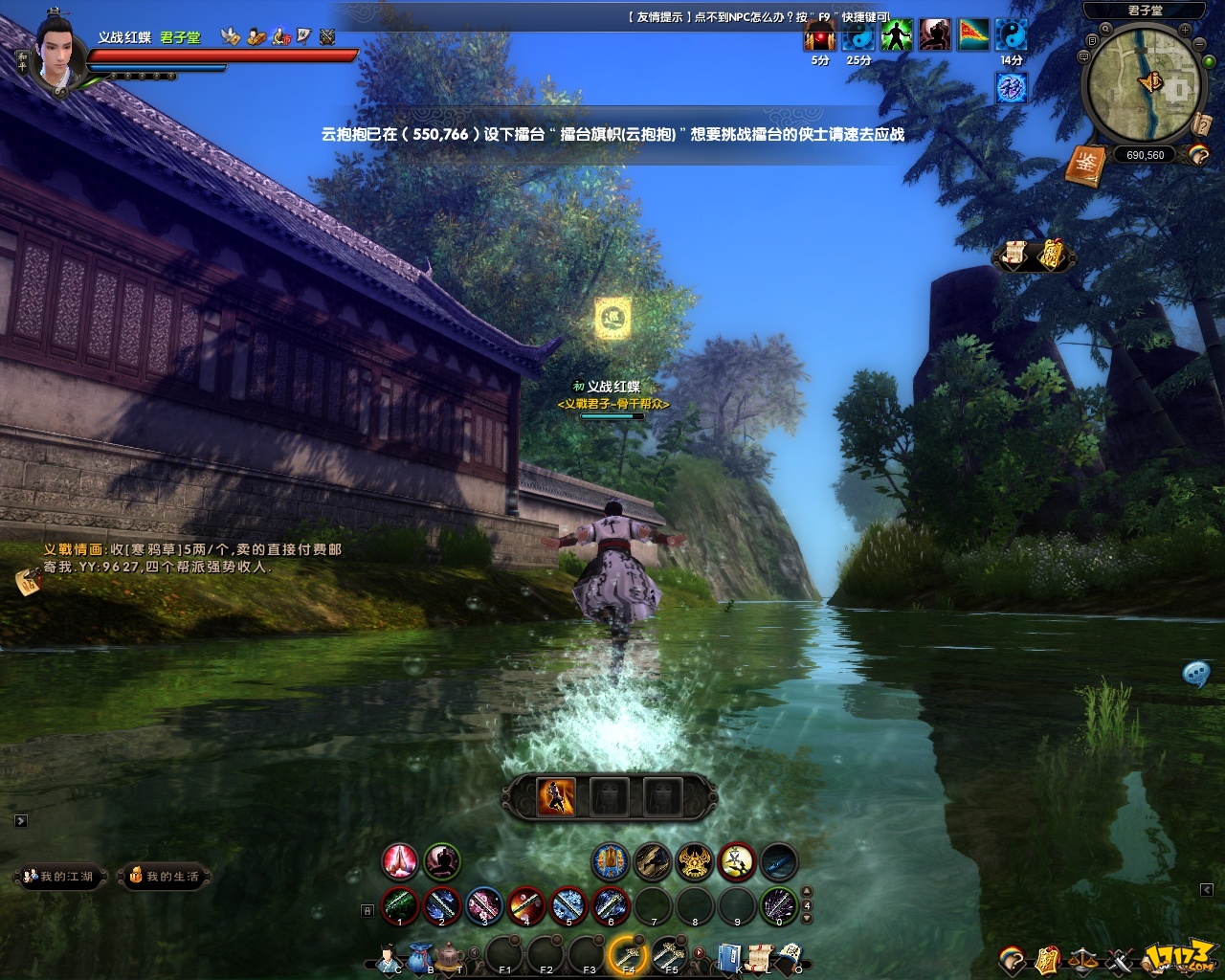
Task: Use the meditation silhouette skill
Action: tap(442, 861)
